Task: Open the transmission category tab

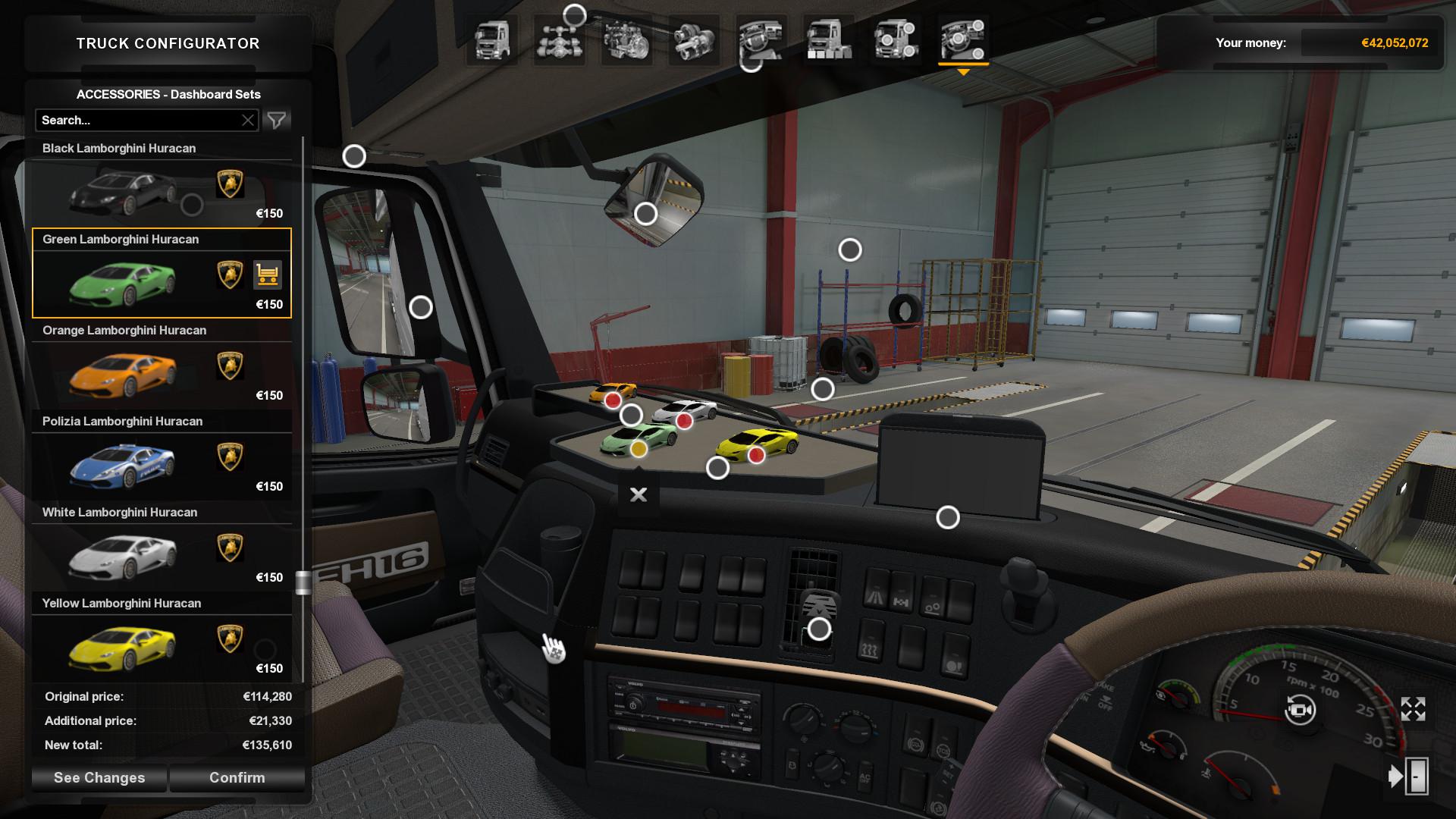Action: pos(693,39)
